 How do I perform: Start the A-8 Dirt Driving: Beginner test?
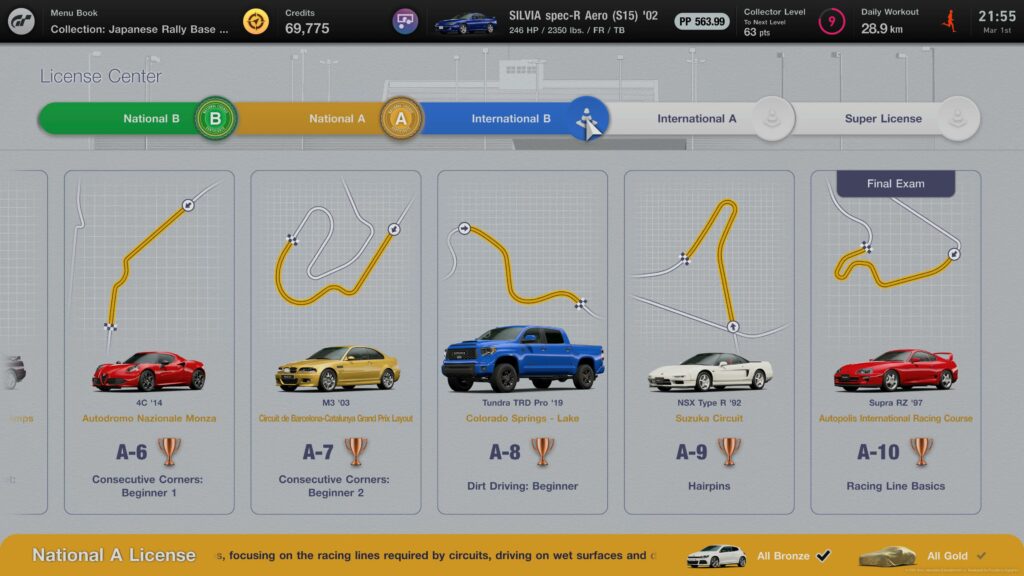[522, 340]
